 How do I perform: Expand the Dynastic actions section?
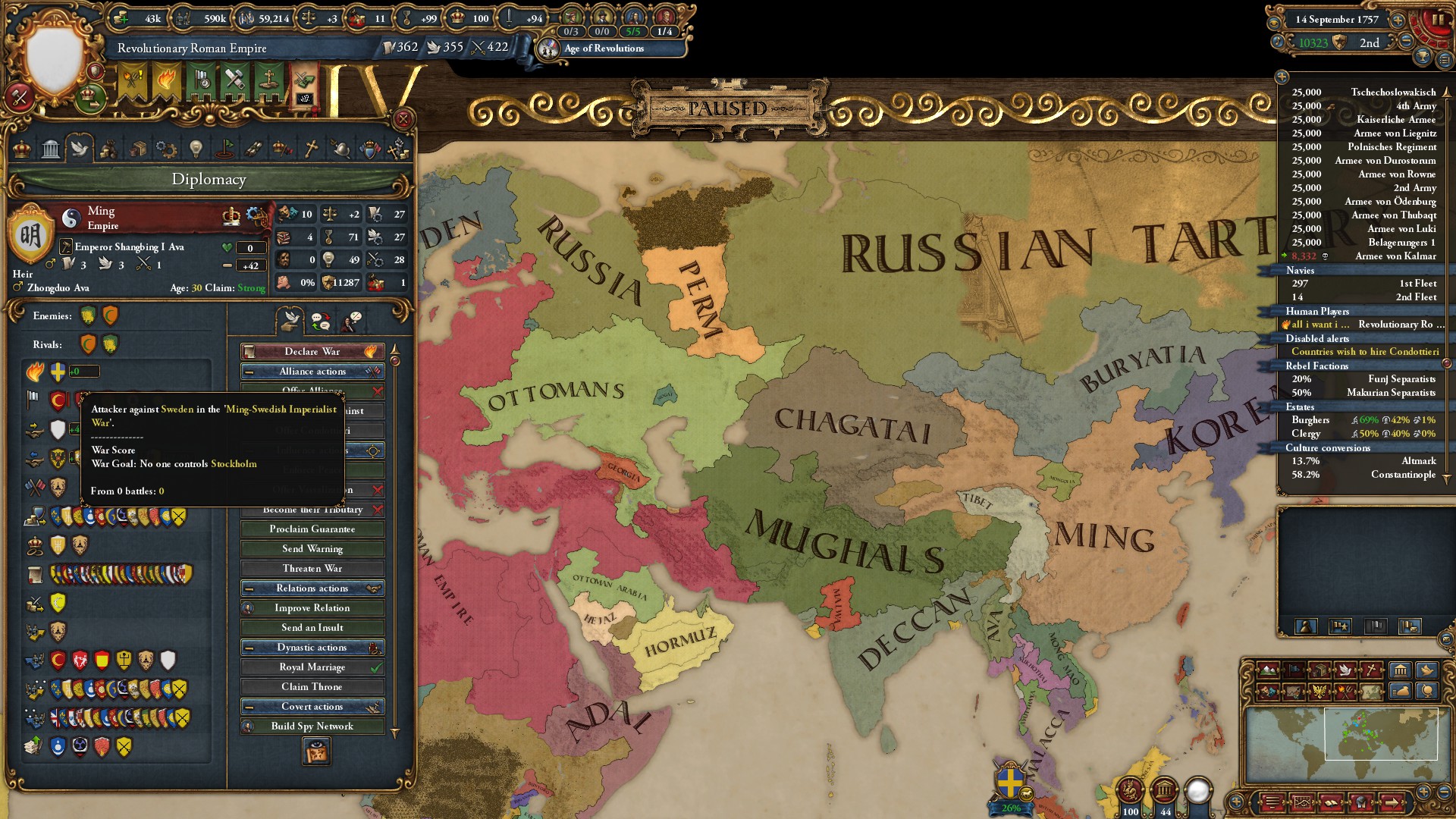[x=312, y=647]
